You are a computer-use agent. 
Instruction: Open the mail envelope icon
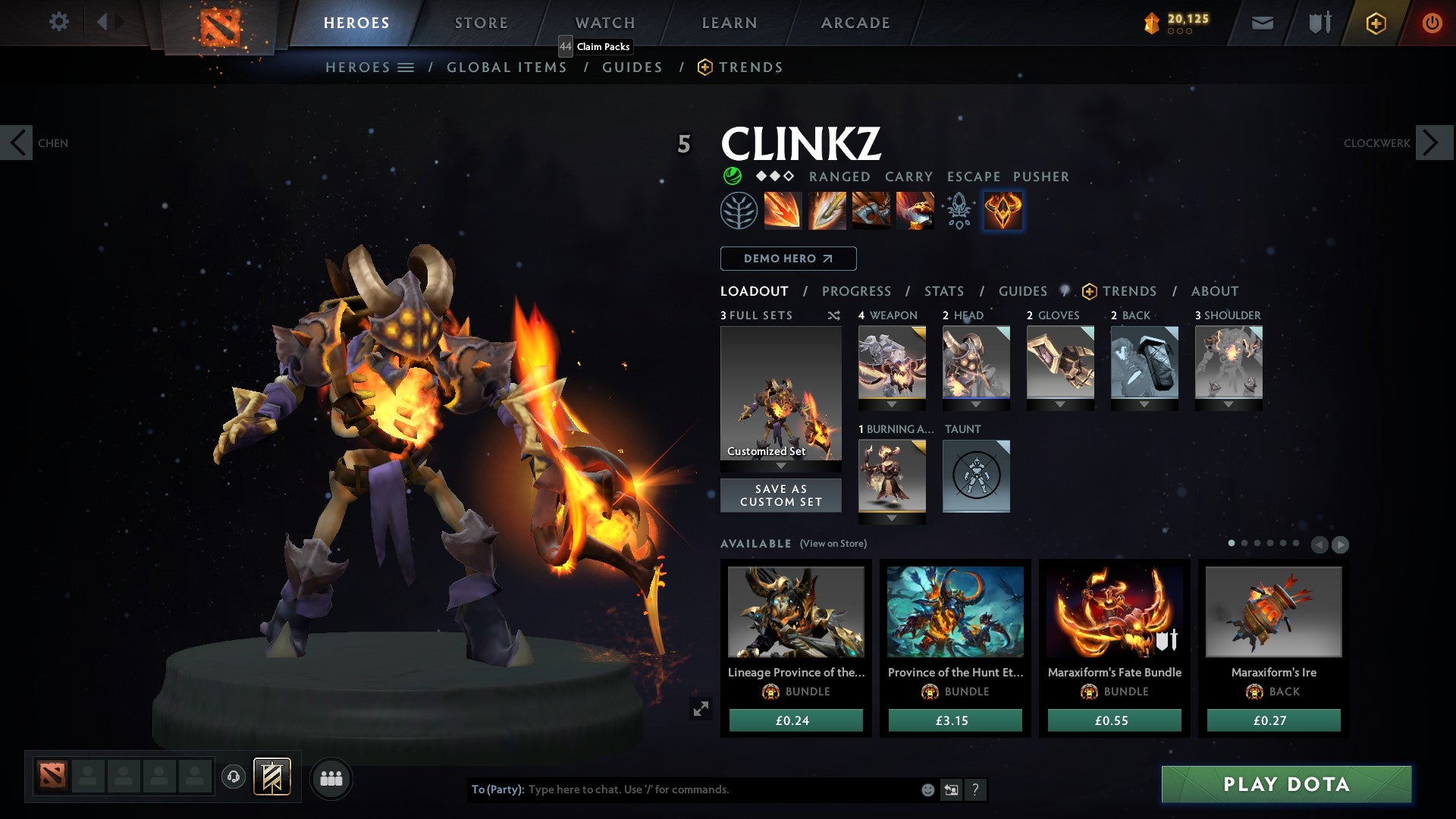[x=1261, y=22]
